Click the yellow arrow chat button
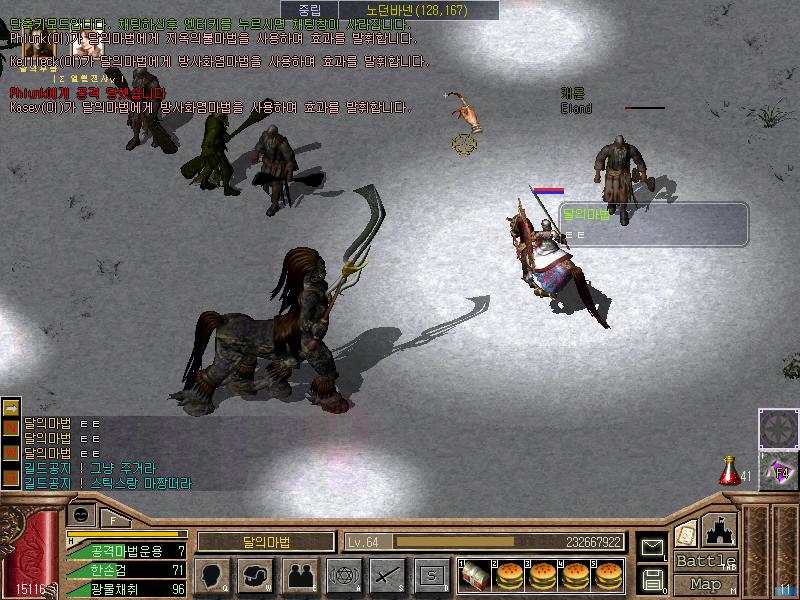The width and height of the screenshot is (800, 600). coord(11,408)
